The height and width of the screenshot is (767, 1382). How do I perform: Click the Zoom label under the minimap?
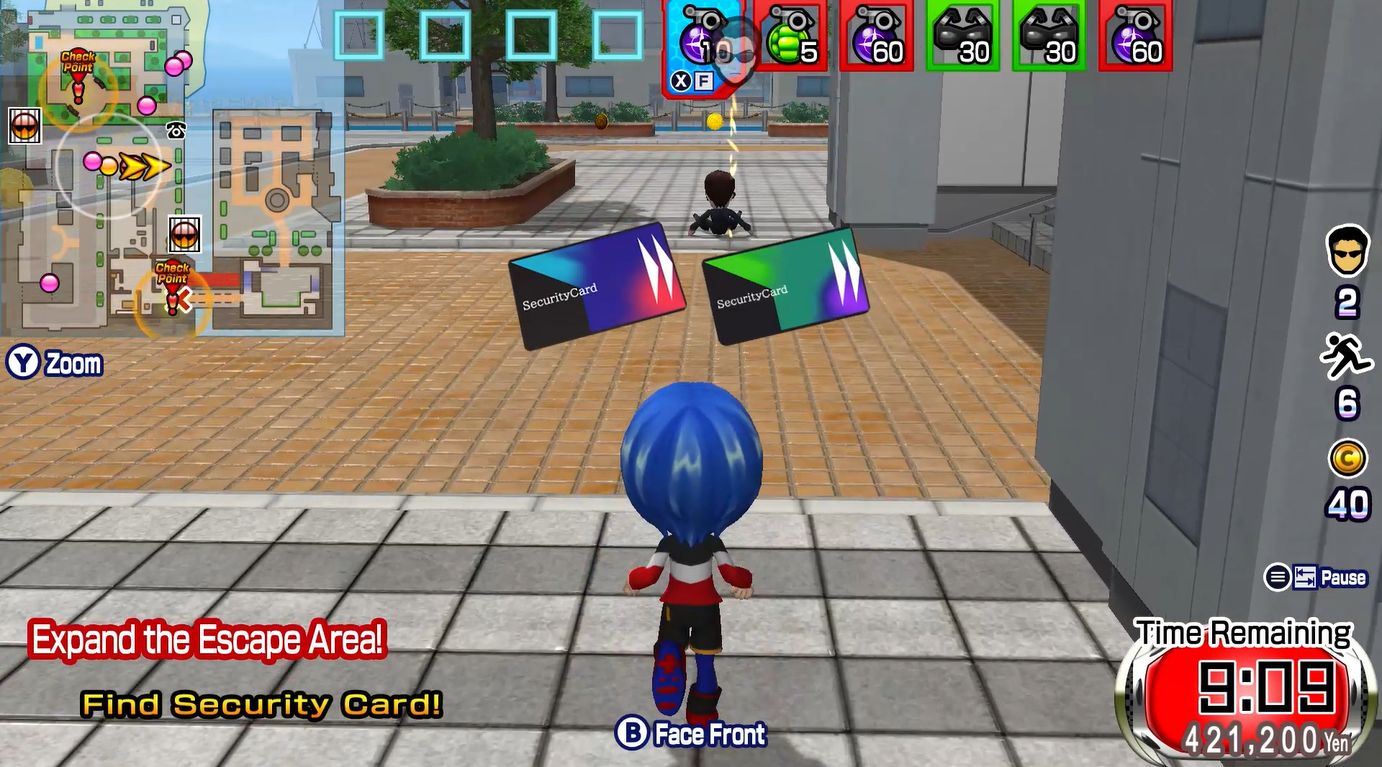tap(72, 363)
